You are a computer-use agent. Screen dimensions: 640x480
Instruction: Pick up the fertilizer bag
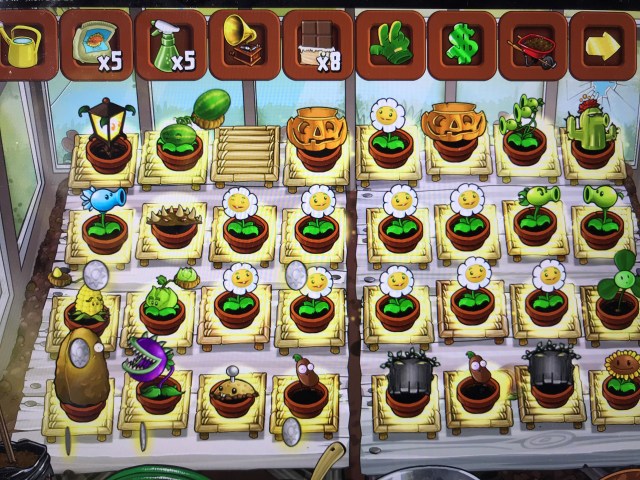95,45
